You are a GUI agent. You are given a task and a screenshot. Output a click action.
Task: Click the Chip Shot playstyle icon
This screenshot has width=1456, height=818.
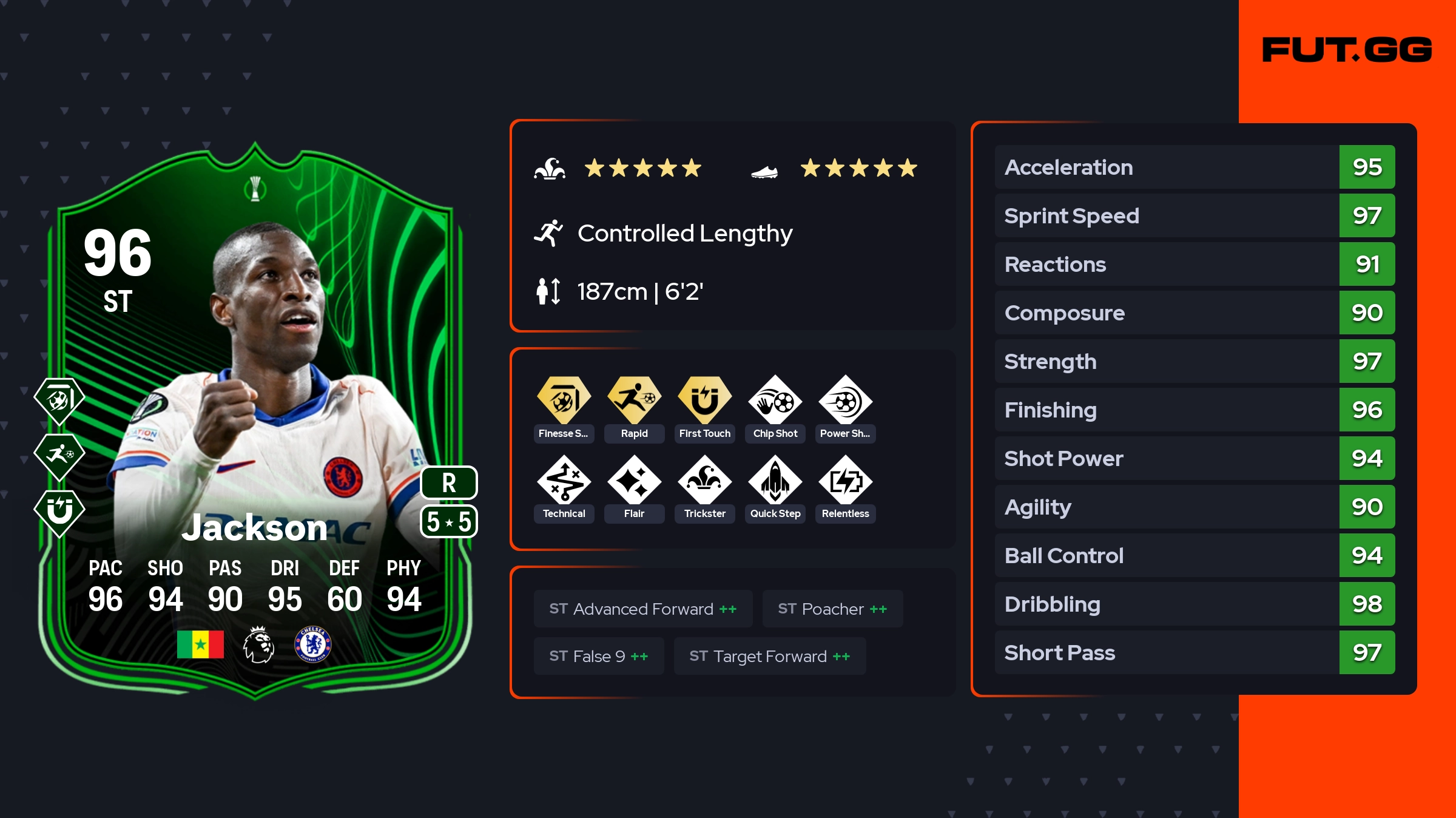coord(775,401)
